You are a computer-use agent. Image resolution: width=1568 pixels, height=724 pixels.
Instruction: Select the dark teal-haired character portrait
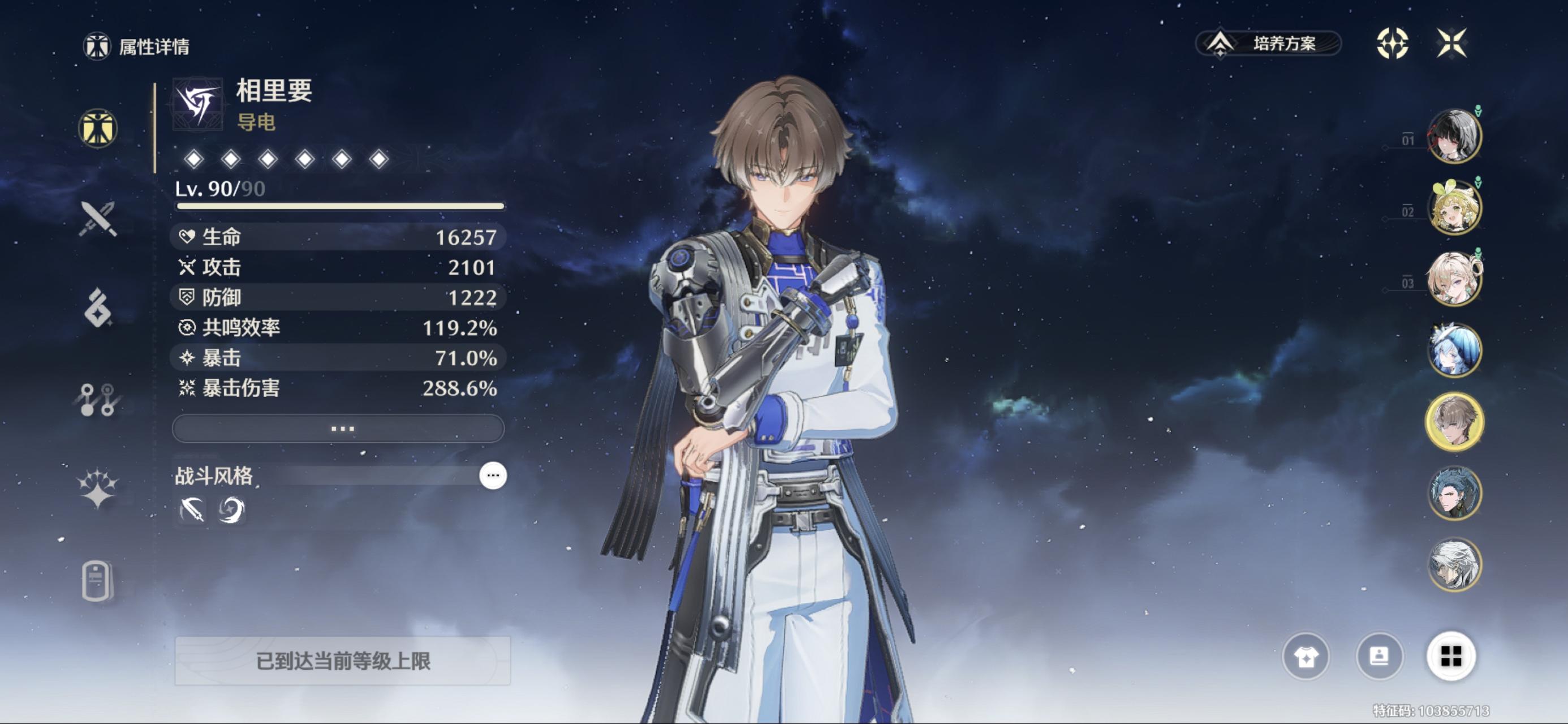pos(1454,493)
